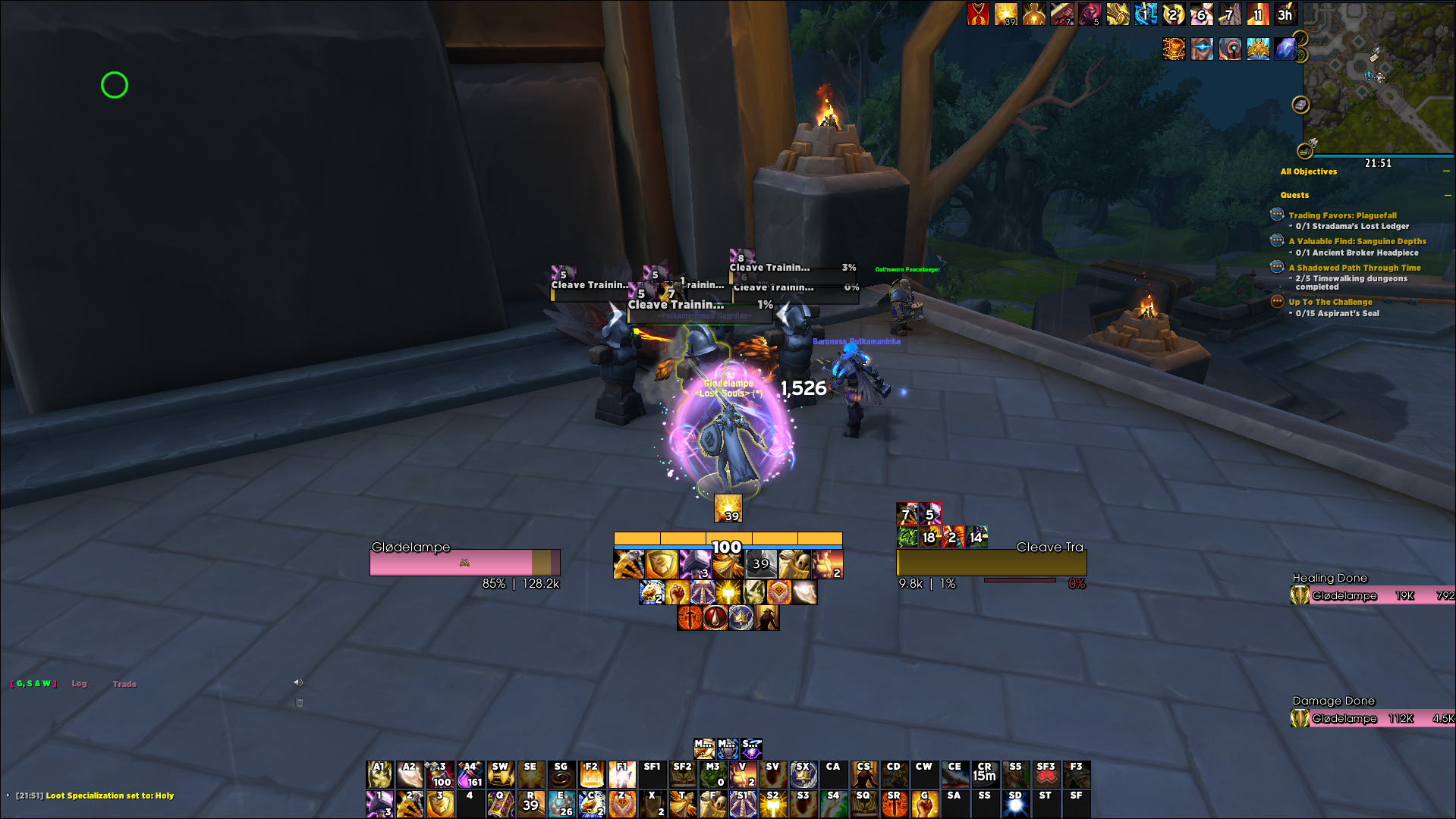Use the golden fist ability on G
Image resolution: width=1456 pixels, height=819 pixels.
(x=924, y=804)
